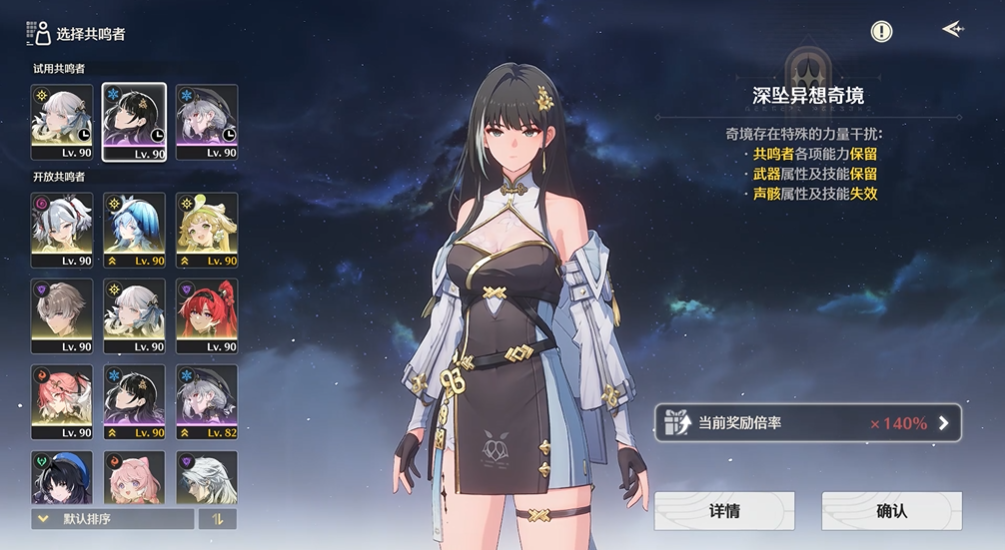Open the 默认排序 sort dropdown

pos(112,519)
